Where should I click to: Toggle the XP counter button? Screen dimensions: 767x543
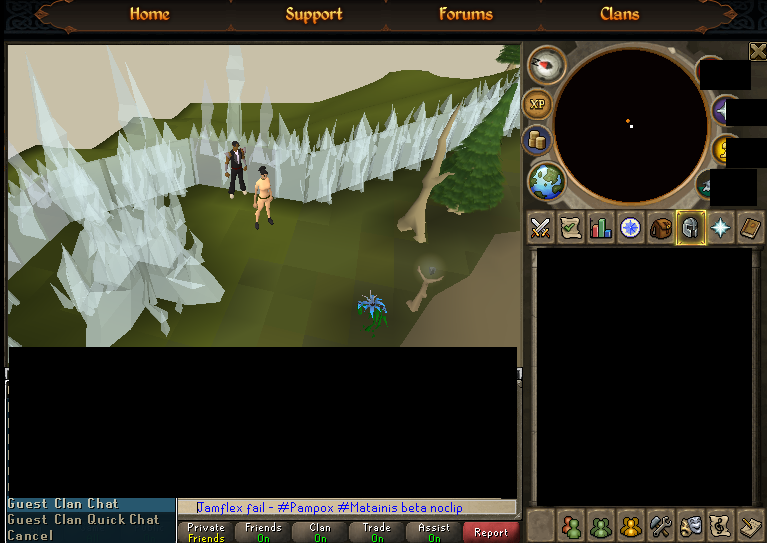pyautogui.click(x=537, y=104)
